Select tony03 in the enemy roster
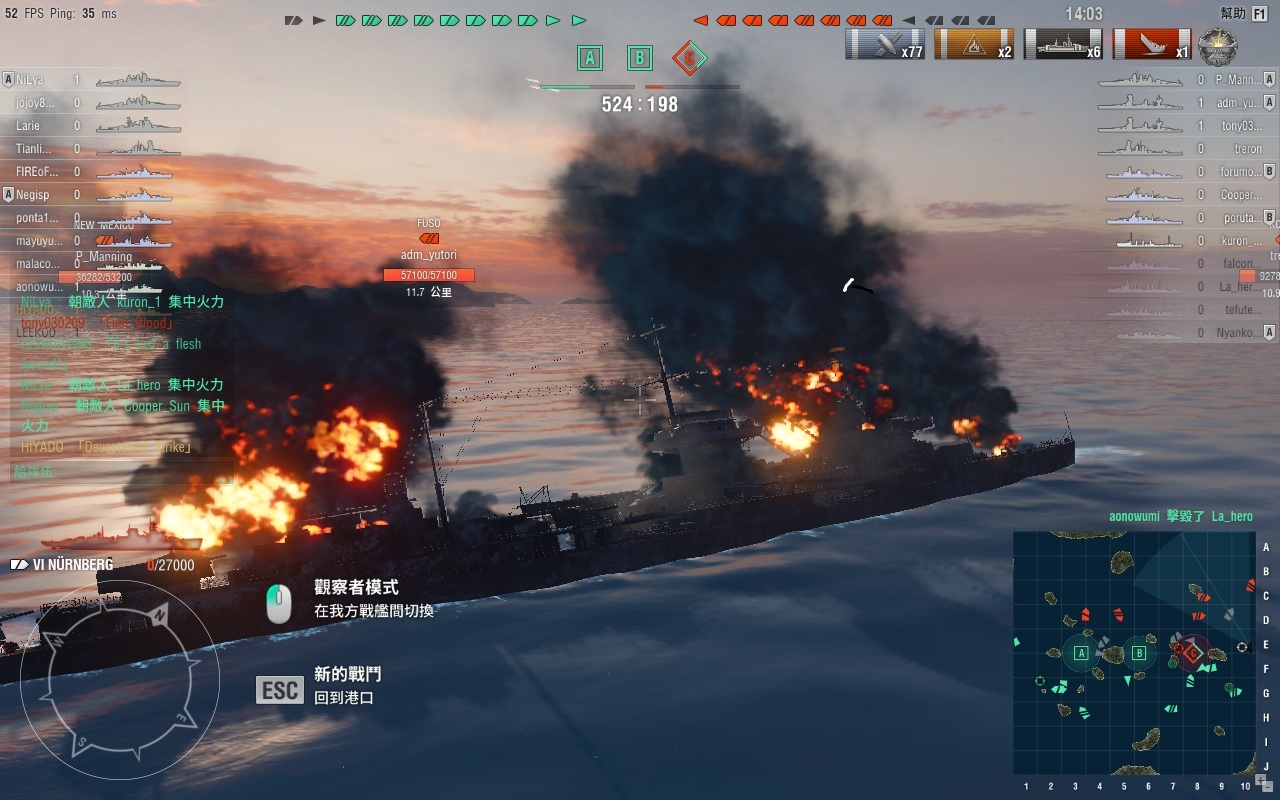Image resolution: width=1280 pixels, height=800 pixels. point(1240,126)
